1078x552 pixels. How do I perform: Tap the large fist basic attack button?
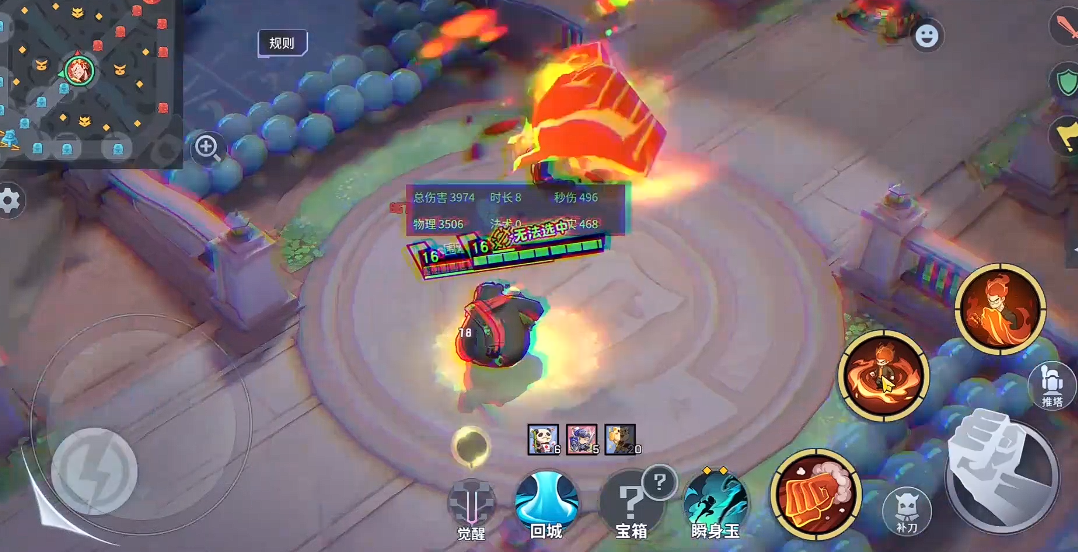click(x=1001, y=470)
